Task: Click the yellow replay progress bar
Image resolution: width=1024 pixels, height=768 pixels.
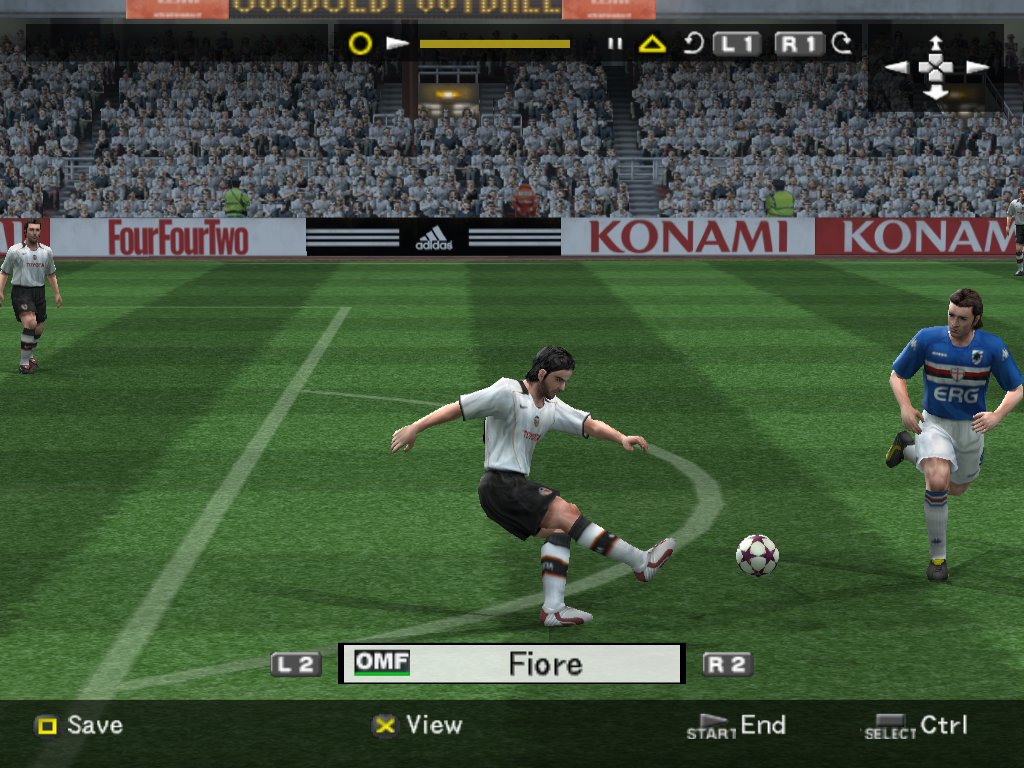Action: (x=495, y=44)
